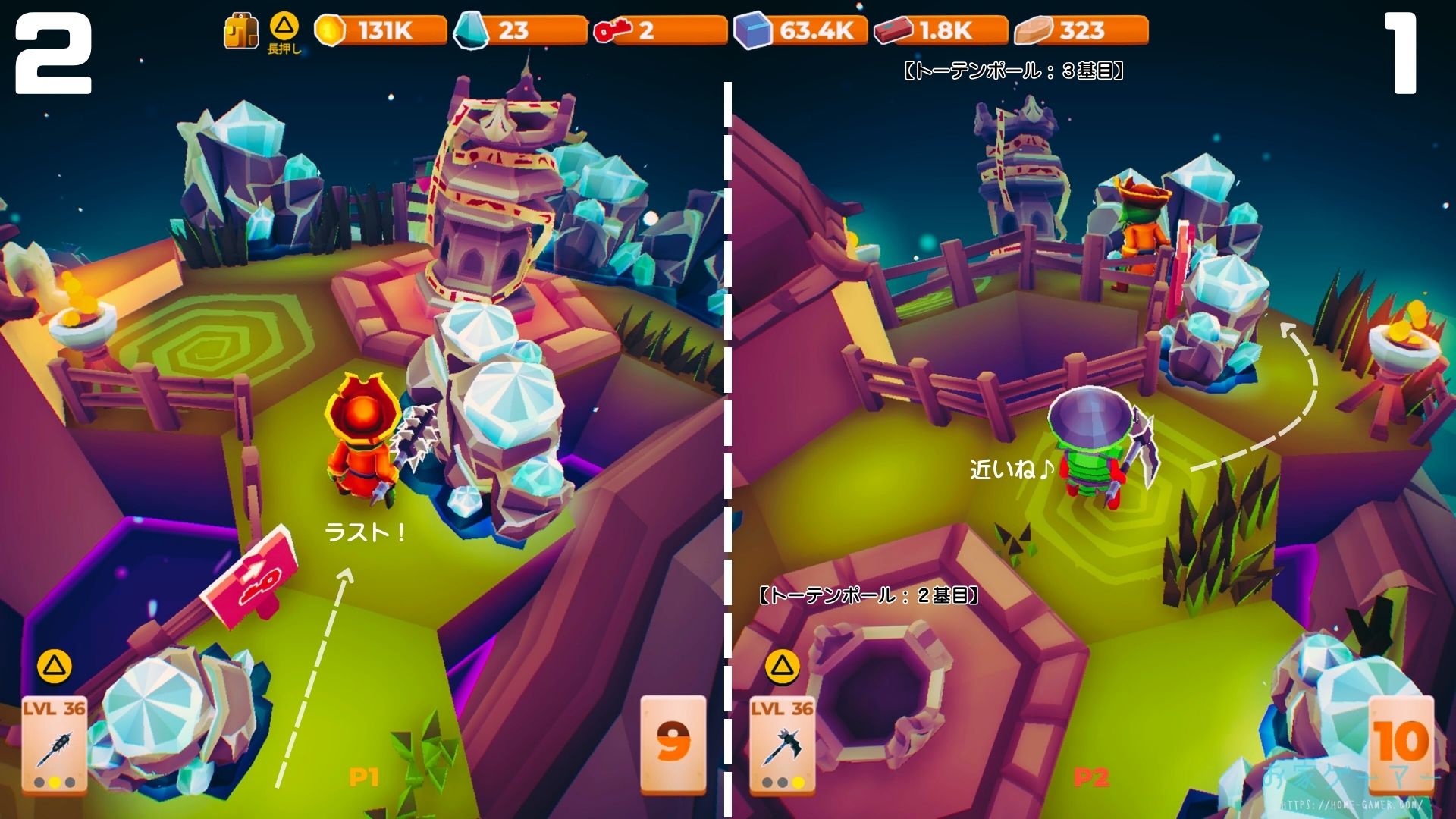Open the backpack inventory icon

pos(241,32)
